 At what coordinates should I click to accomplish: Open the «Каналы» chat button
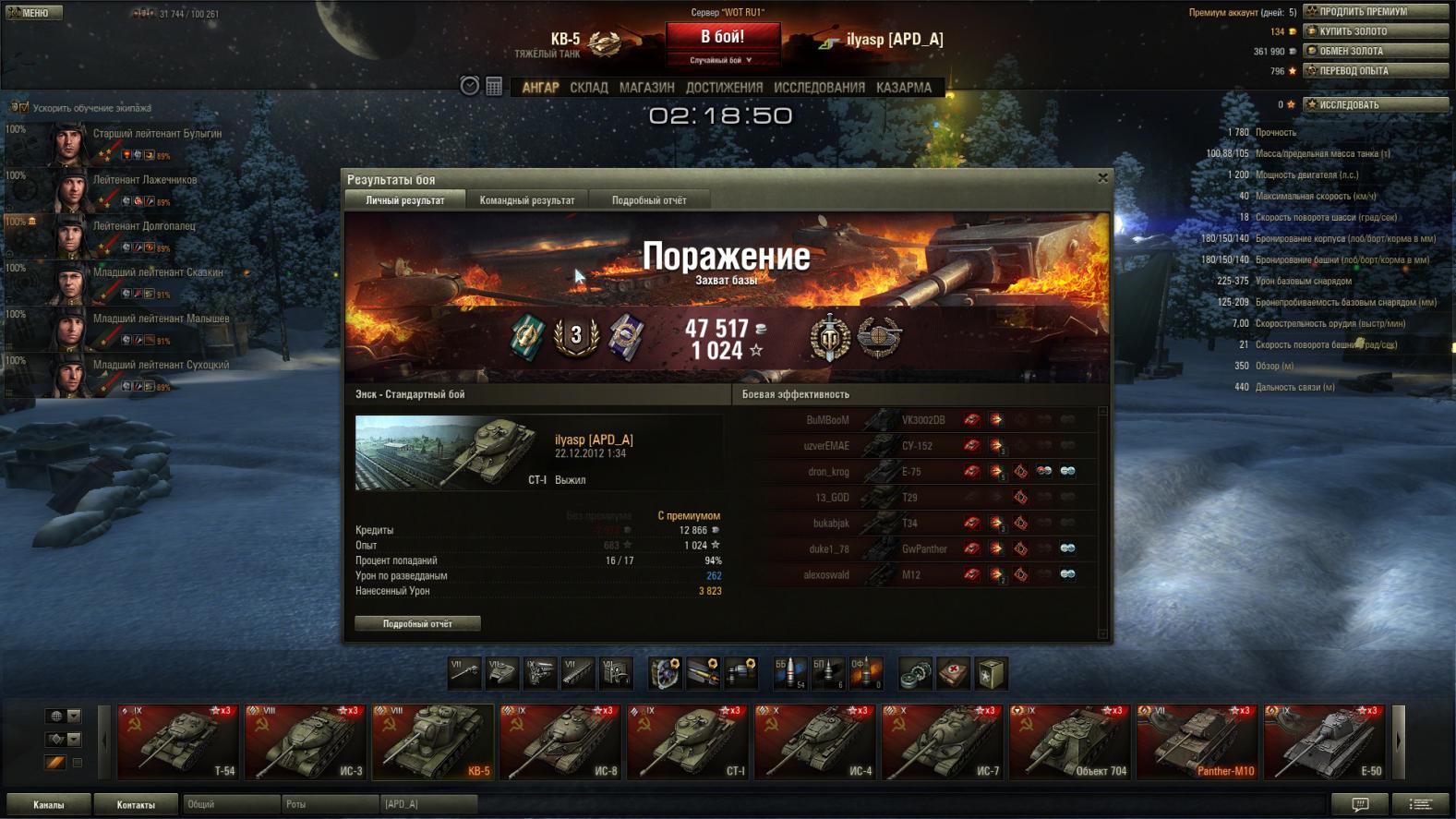point(49,805)
